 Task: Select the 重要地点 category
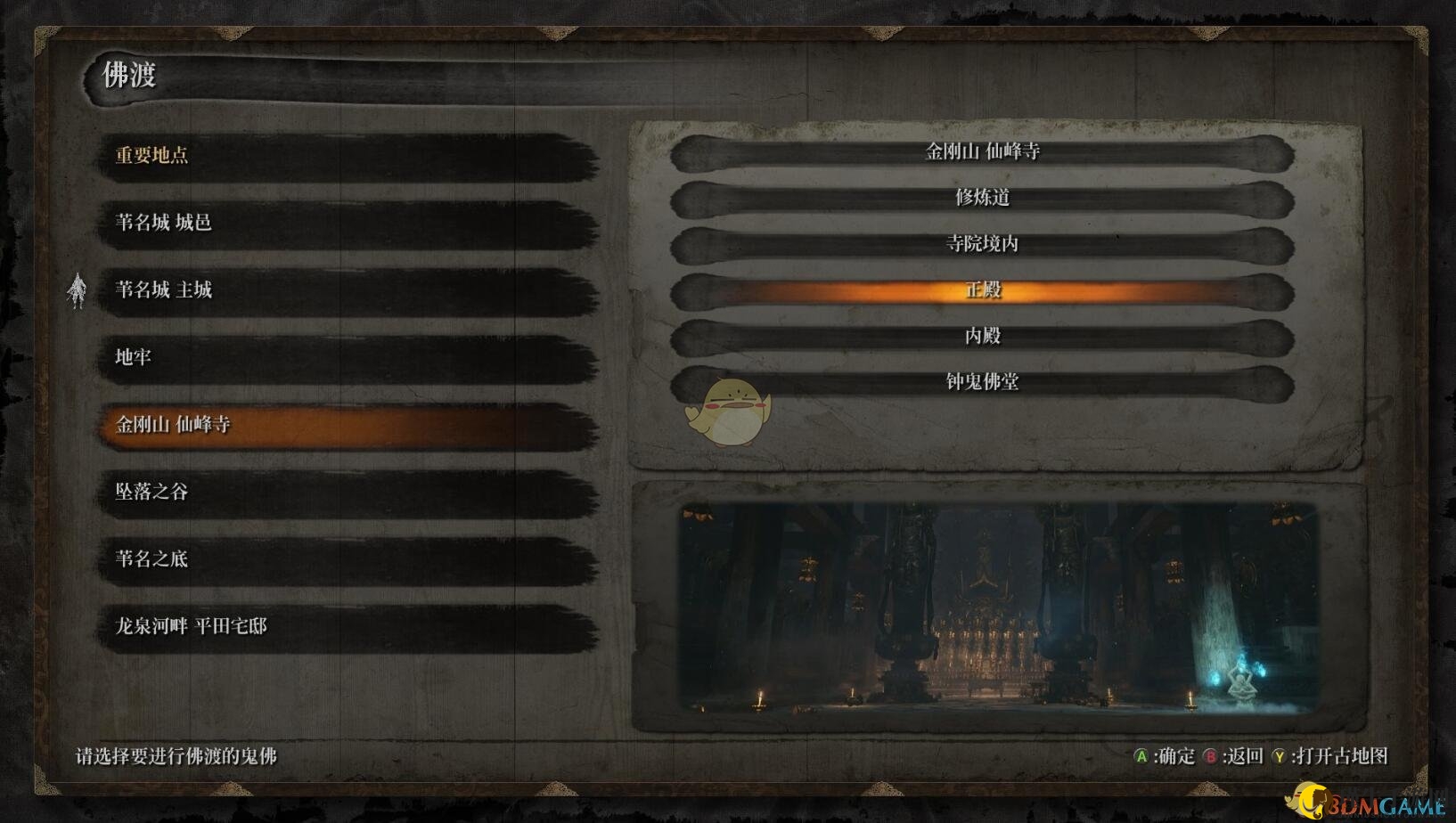[346, 156]
